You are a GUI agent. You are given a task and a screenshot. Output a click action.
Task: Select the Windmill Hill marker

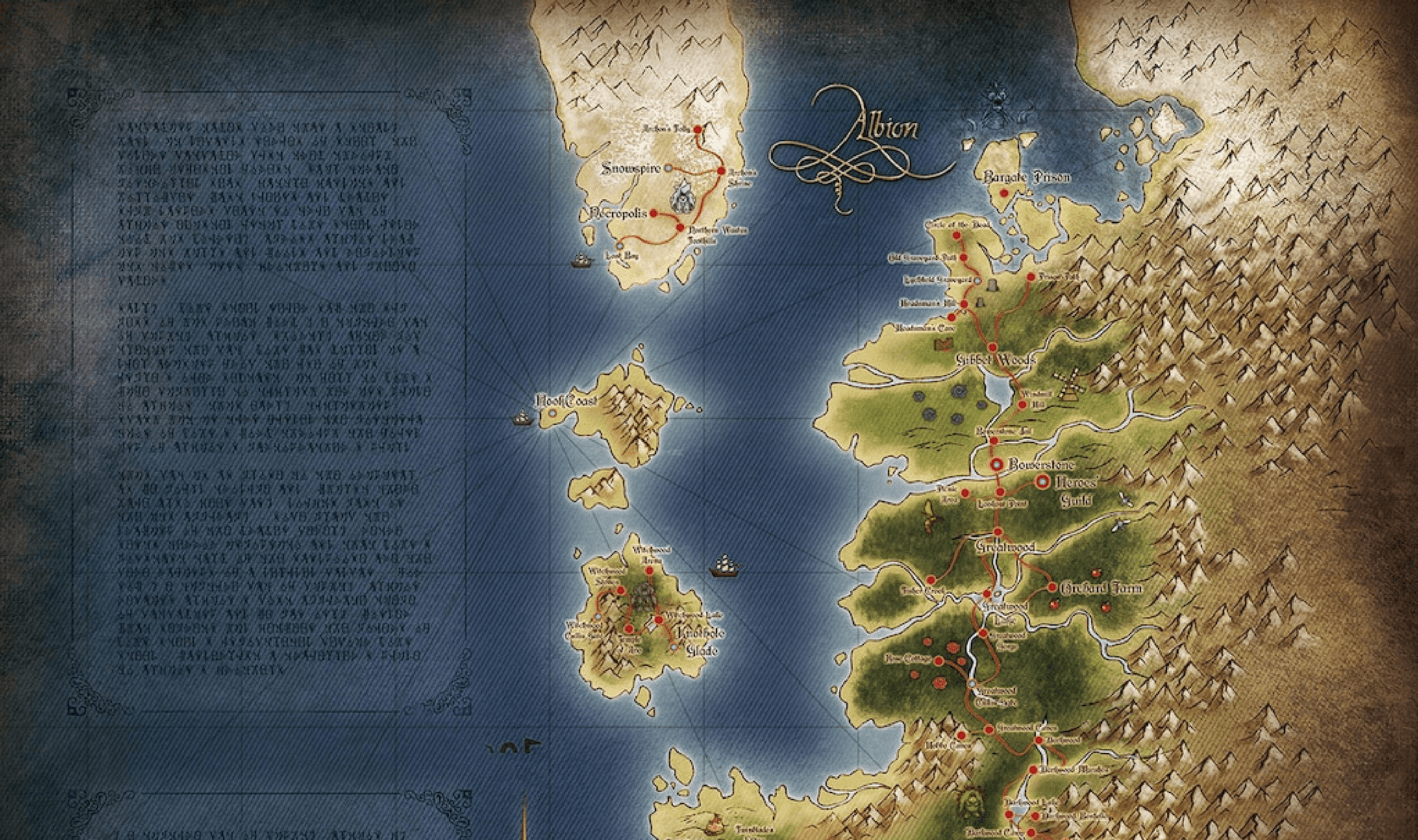pos(1023,405)
